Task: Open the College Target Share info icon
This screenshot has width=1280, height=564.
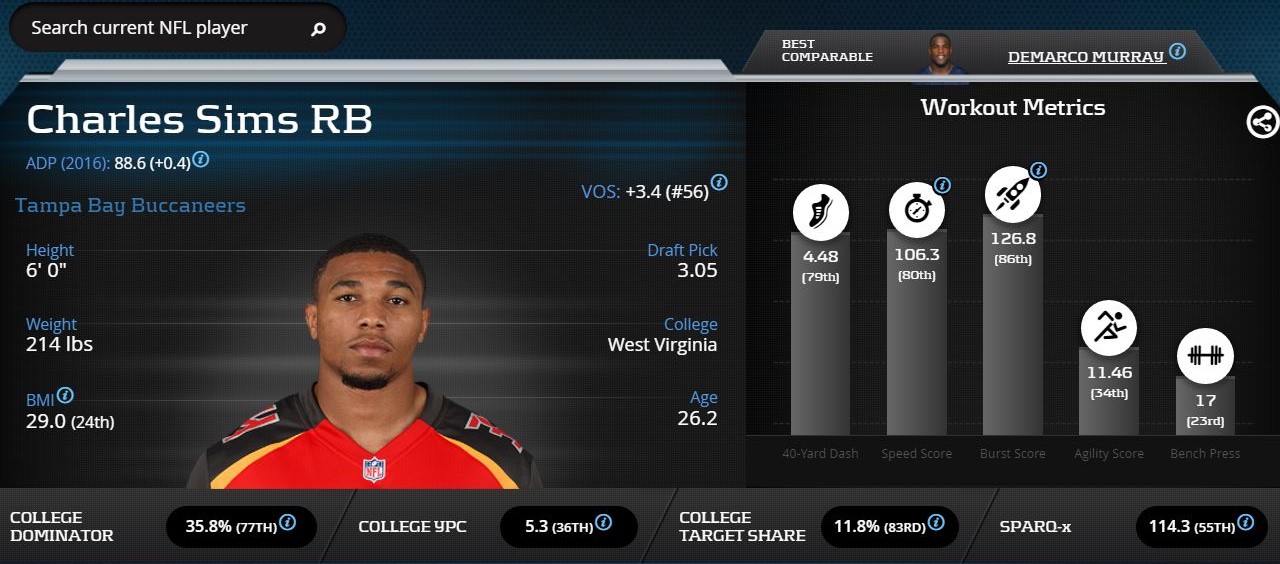Action: tap(935, 522)
